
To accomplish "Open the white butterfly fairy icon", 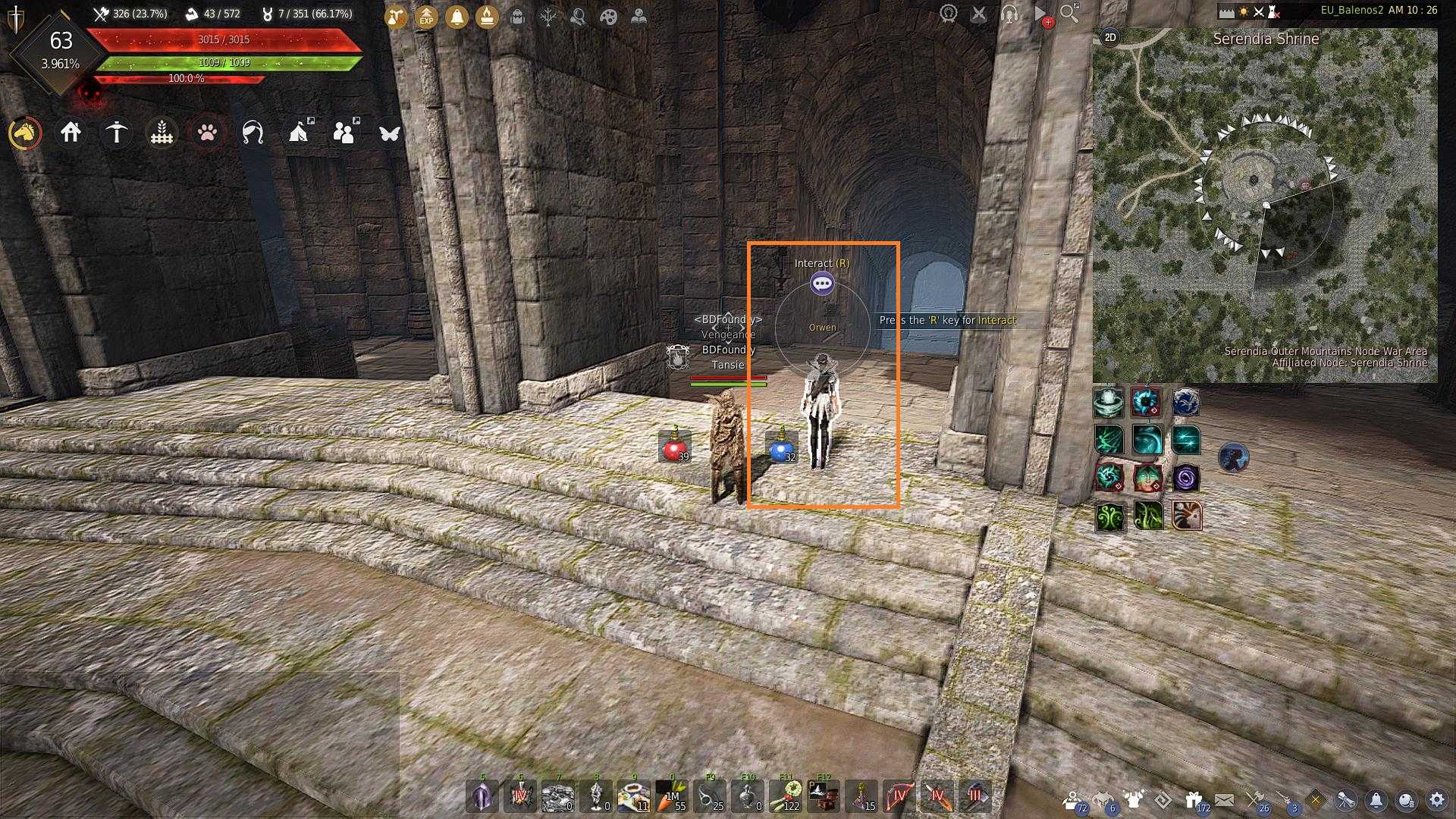I will [x=389, y=133].
